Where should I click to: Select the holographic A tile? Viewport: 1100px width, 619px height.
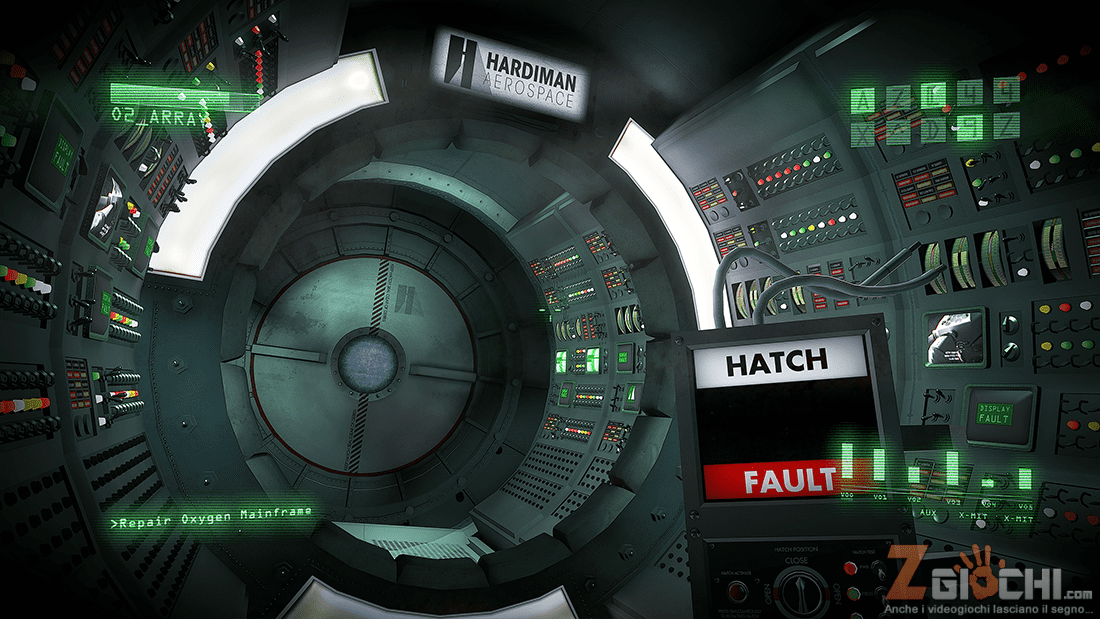(861, 100)
